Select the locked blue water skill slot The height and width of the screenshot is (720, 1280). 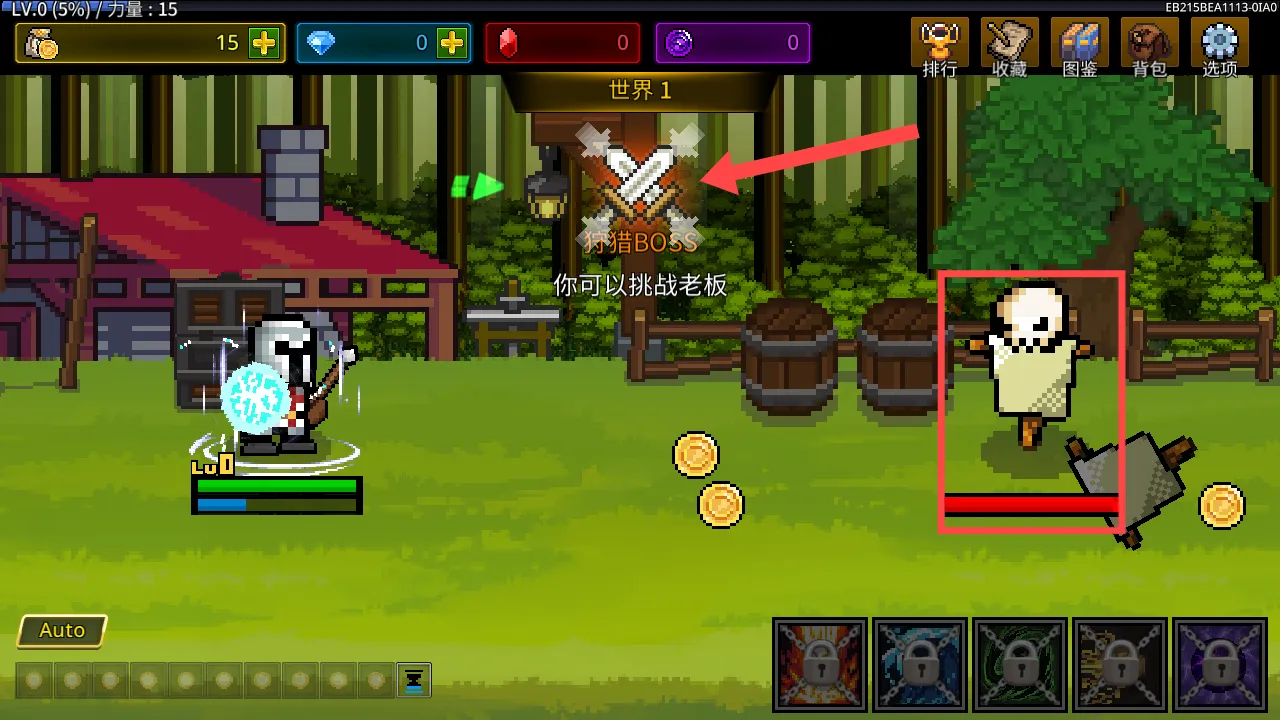click(920, 664)
